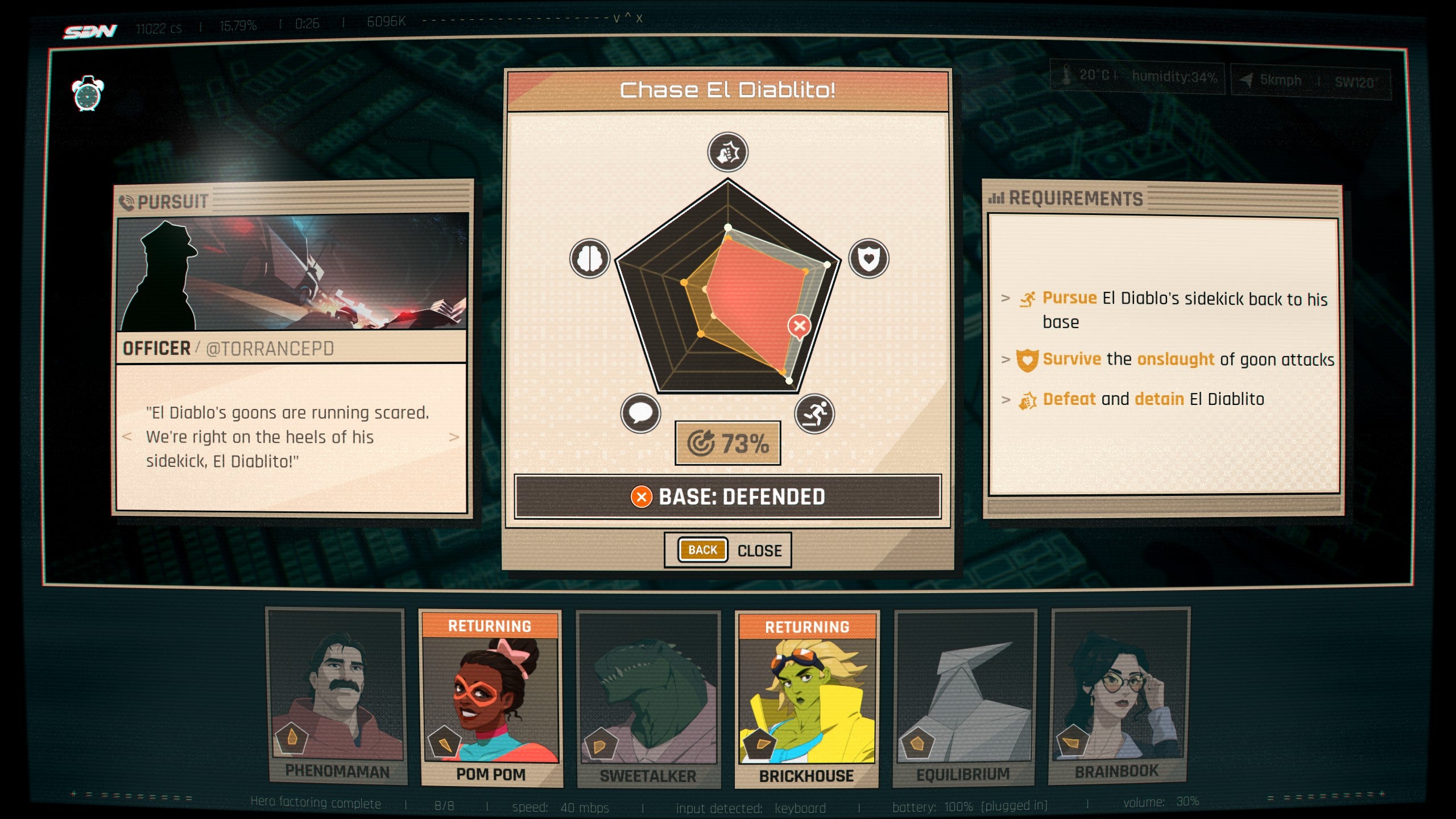Click the BACK button
The image size is (1456, 819).
(702, 550)
